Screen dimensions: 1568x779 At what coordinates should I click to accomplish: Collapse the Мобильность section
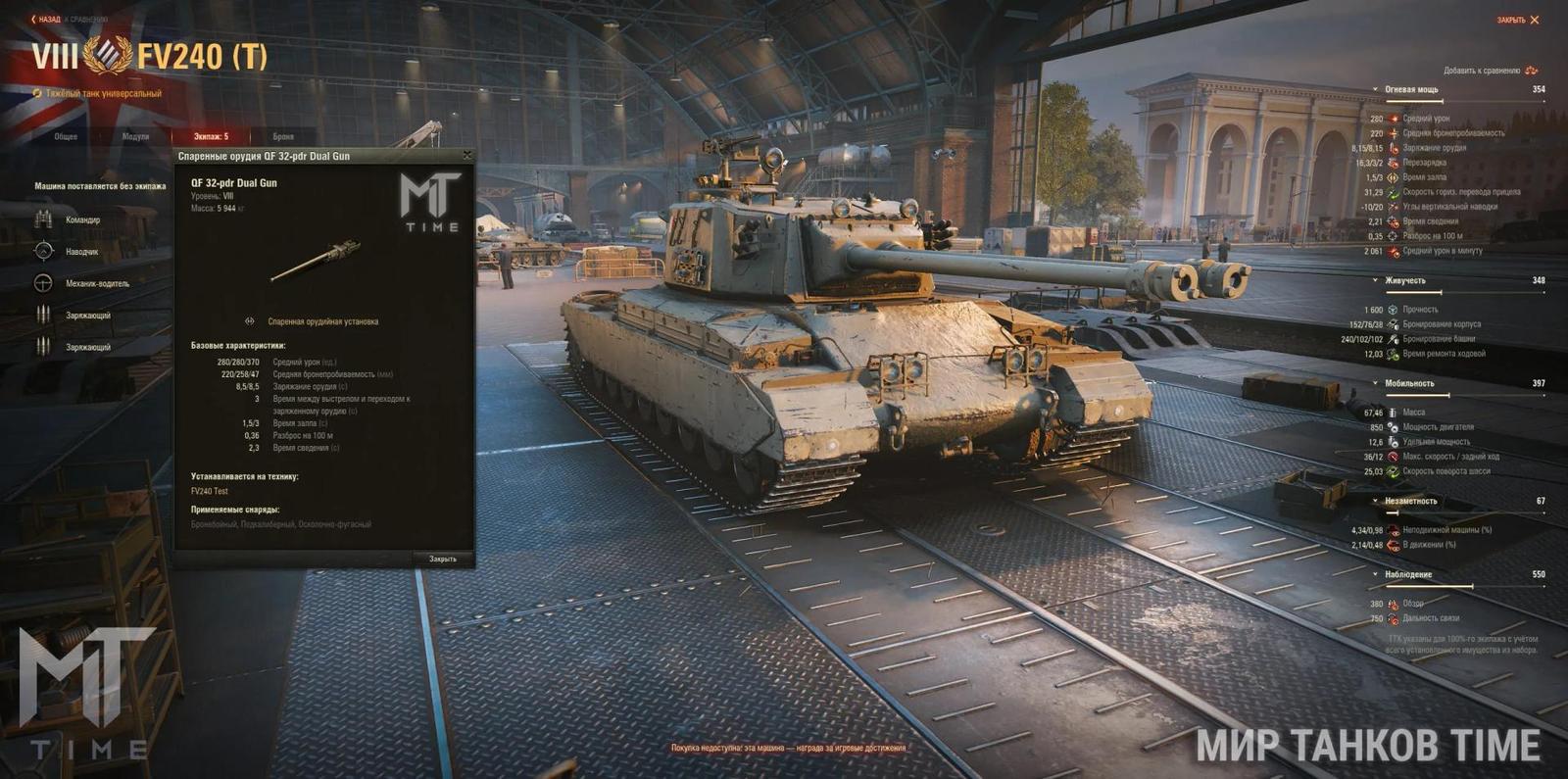tap(1374, 382)
